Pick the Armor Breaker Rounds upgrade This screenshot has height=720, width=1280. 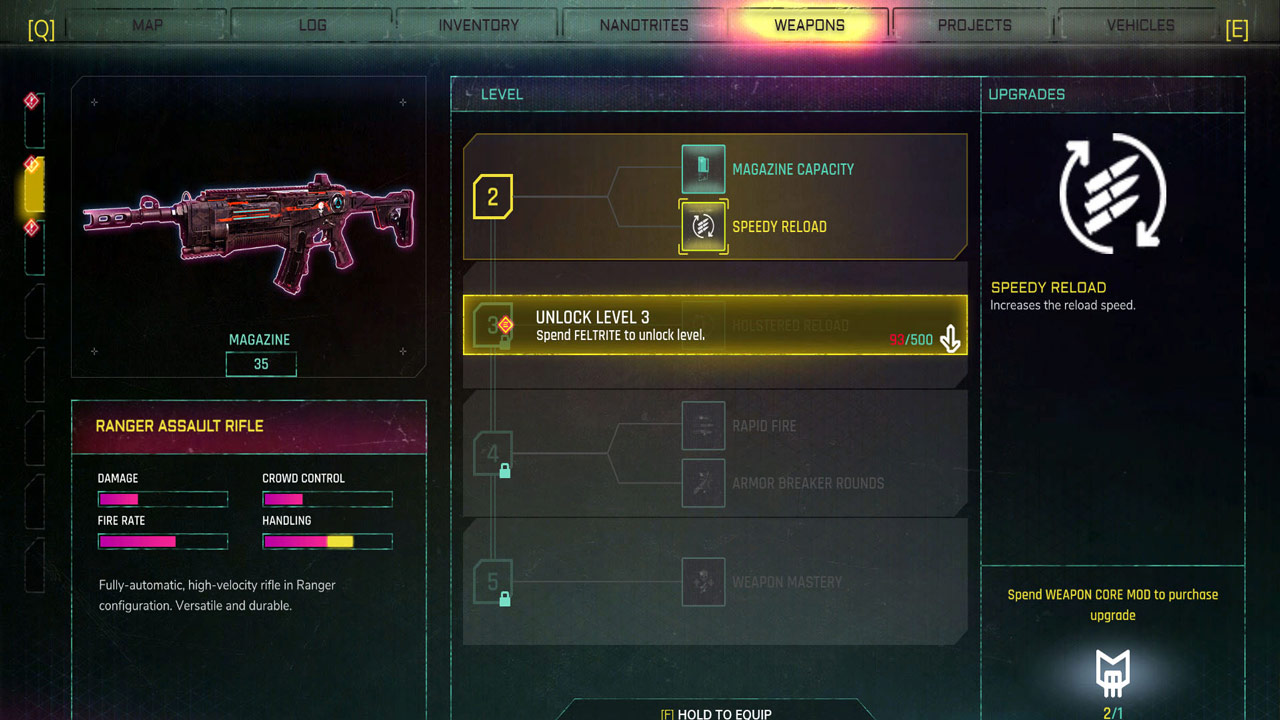pyautogui.click(x=703, y=483)
